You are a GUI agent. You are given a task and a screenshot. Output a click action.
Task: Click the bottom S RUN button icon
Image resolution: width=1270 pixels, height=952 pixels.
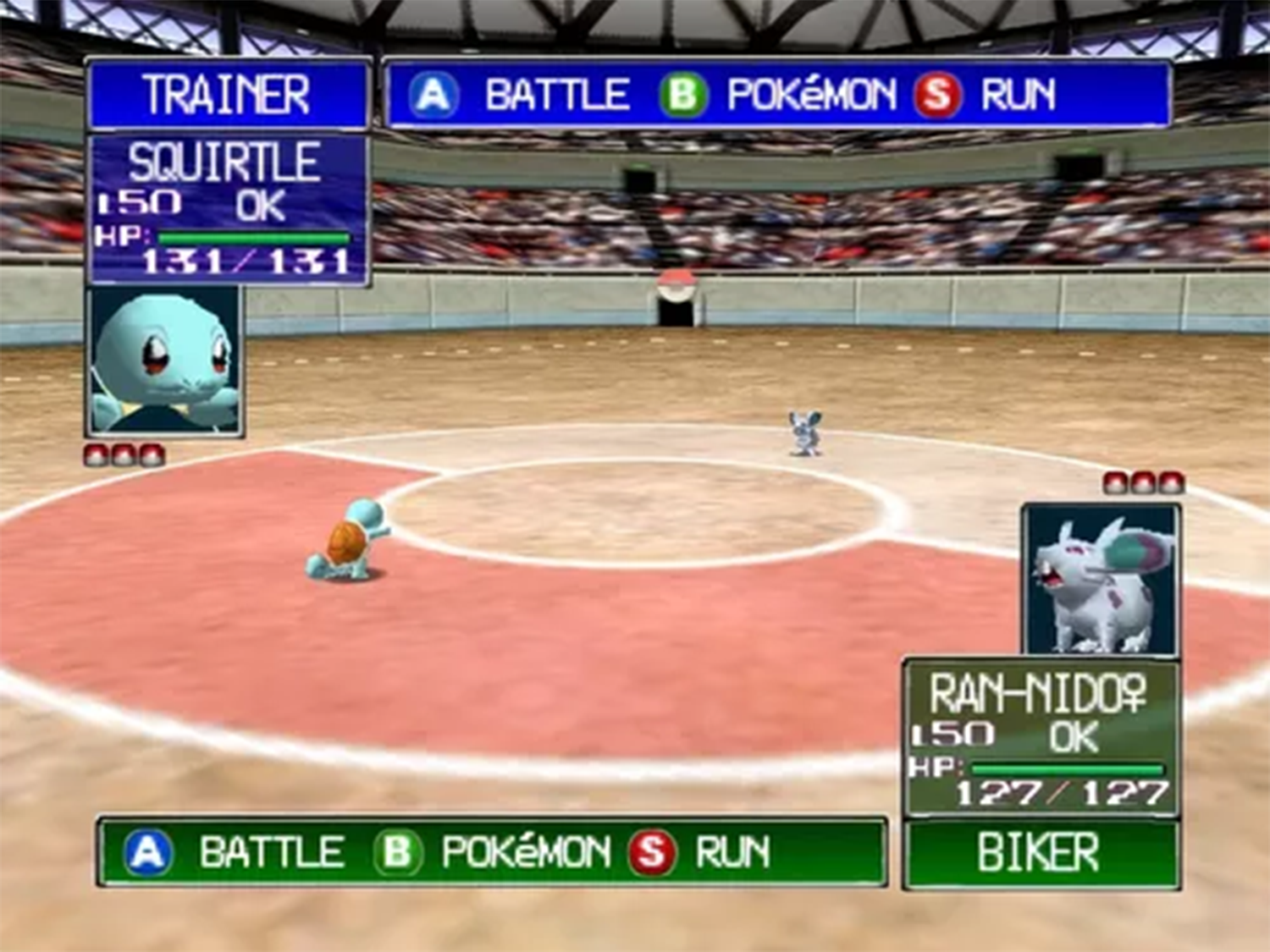click(x=654, y=850)
